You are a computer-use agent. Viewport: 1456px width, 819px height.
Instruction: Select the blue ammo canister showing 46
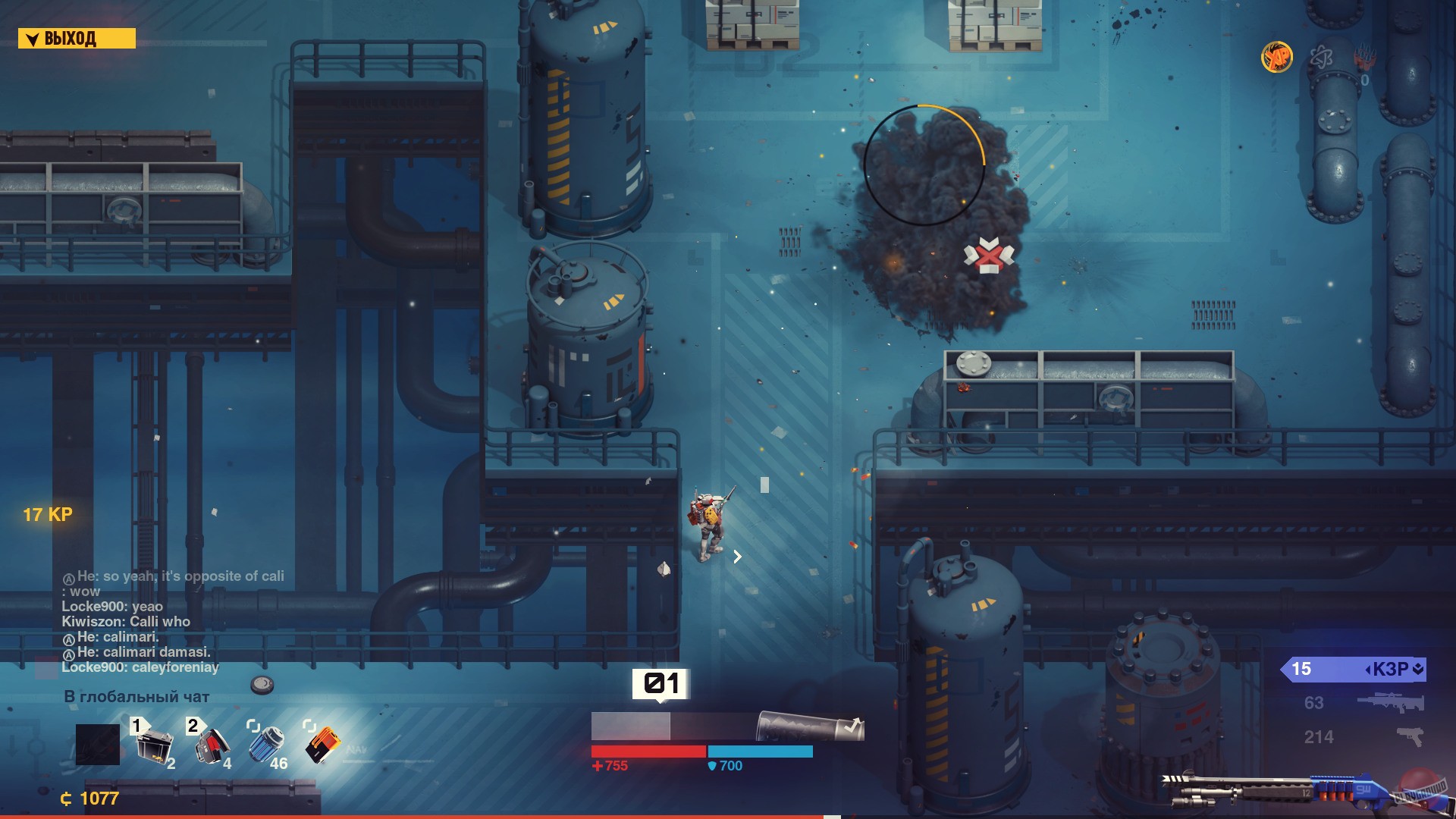click(x=265, y=743)
